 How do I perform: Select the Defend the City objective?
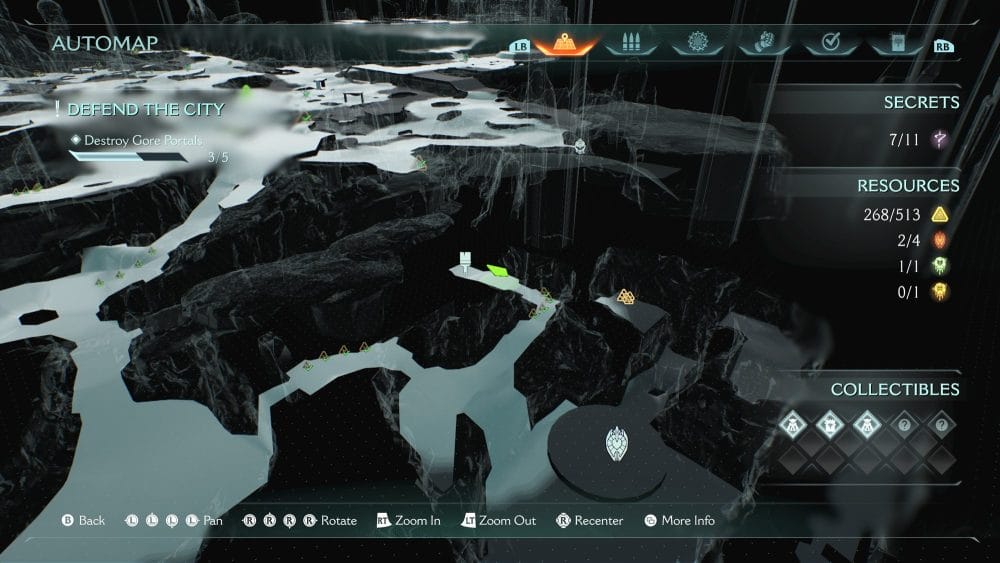pos(146,109)
